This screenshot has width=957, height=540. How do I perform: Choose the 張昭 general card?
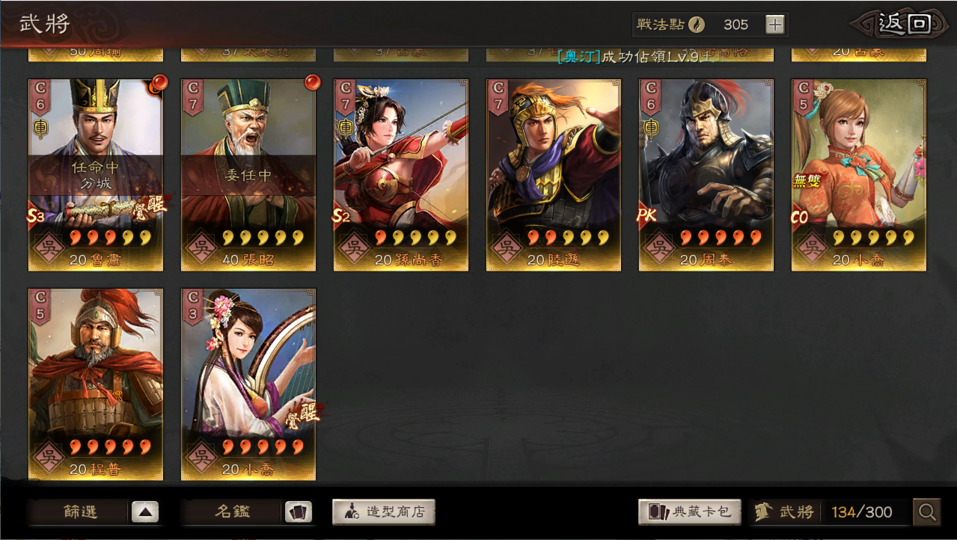coord(248,175)
